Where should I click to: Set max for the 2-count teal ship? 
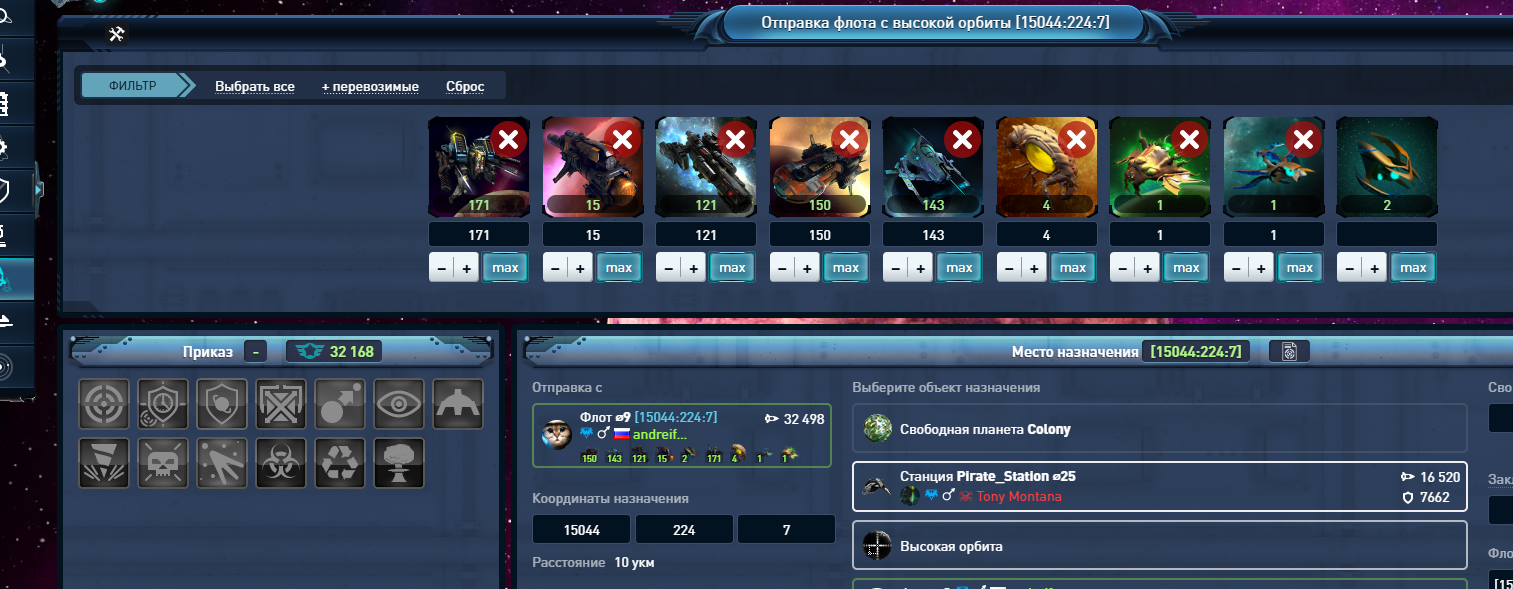pos(1413,268)
